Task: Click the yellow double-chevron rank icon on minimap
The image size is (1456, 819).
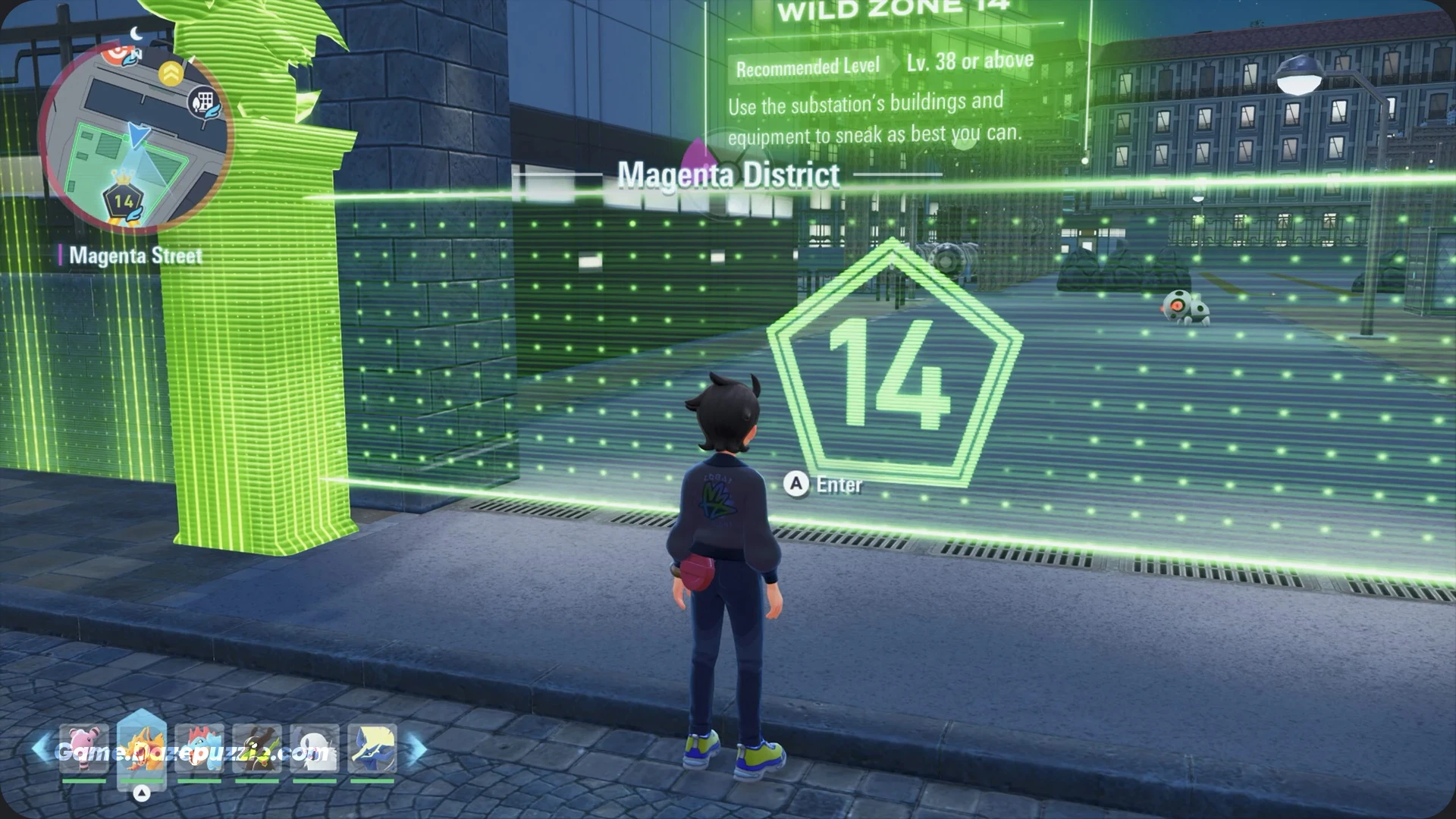Action: [x=171, y=72]
